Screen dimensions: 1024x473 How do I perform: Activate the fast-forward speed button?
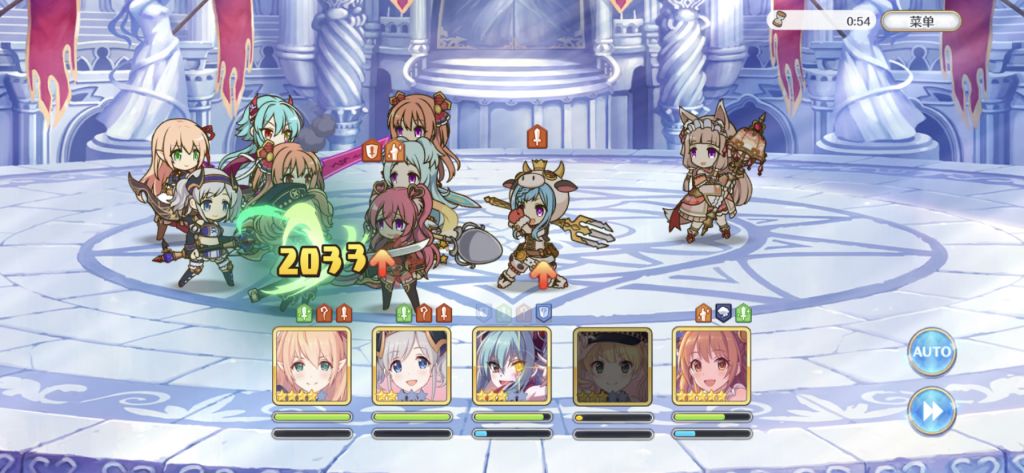[x=931, y=410]
